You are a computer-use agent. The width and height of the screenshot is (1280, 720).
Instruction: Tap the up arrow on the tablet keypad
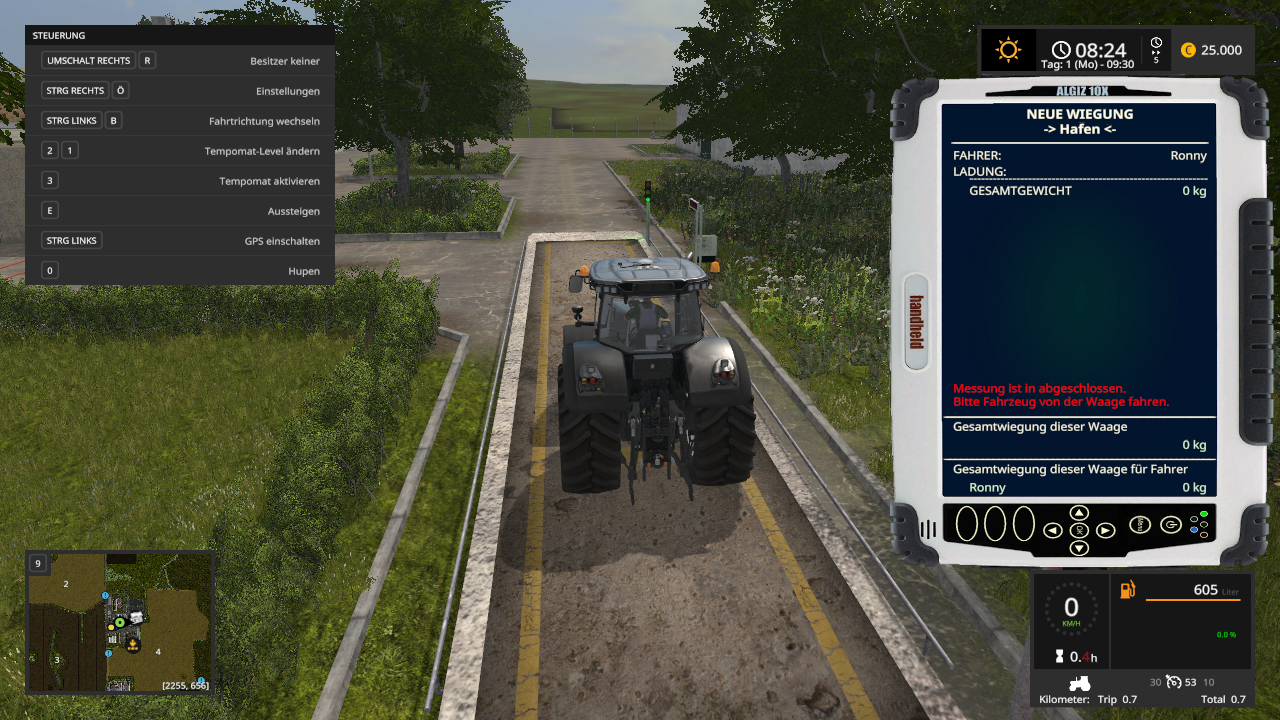(1079, 513)
